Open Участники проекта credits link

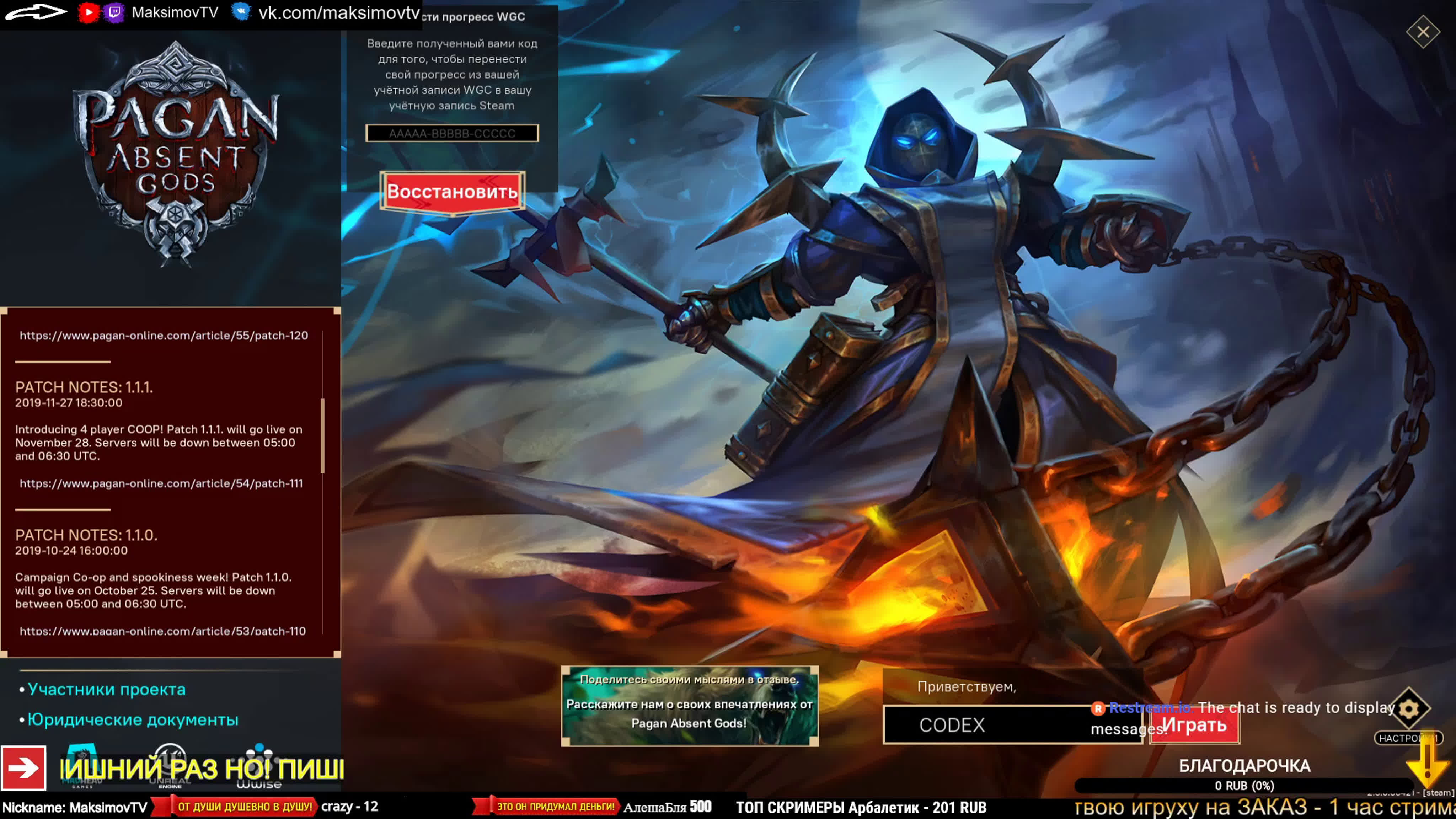(x=106, y=690)
